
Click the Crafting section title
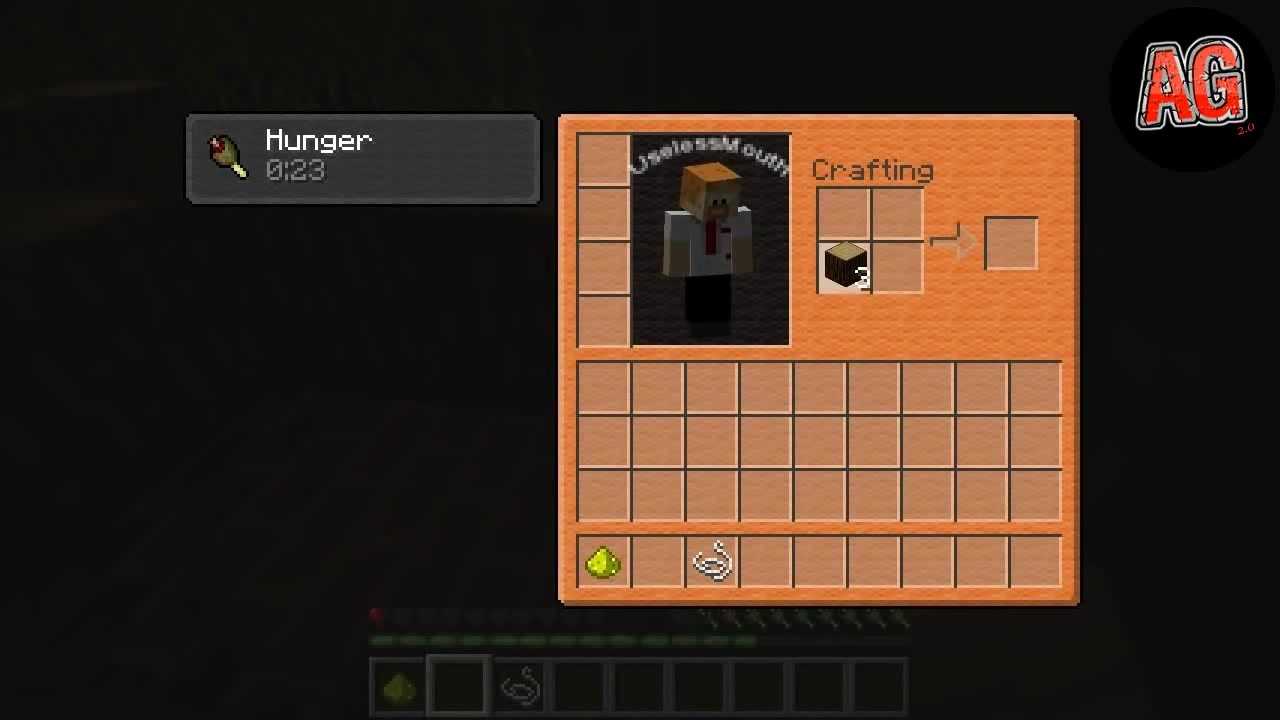click(872, 170)
